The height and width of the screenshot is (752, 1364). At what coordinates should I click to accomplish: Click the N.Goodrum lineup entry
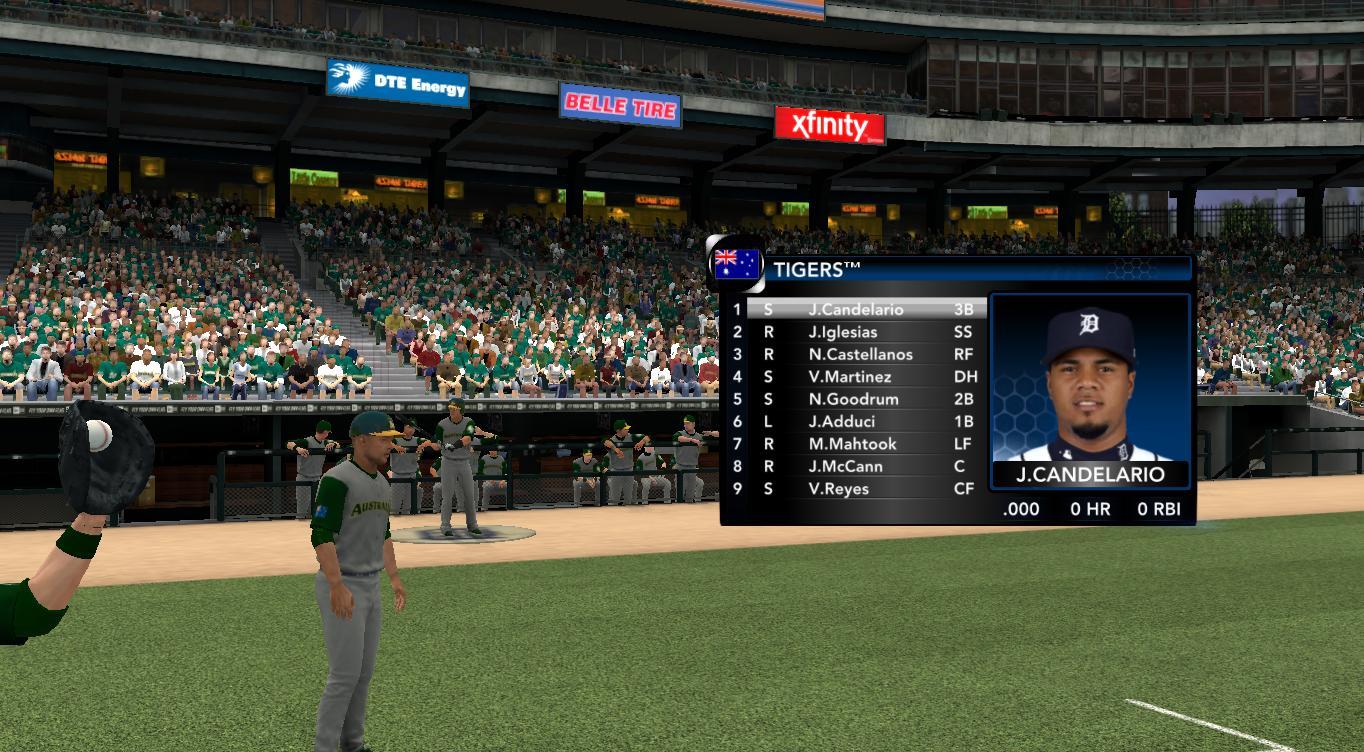[853, 399]
